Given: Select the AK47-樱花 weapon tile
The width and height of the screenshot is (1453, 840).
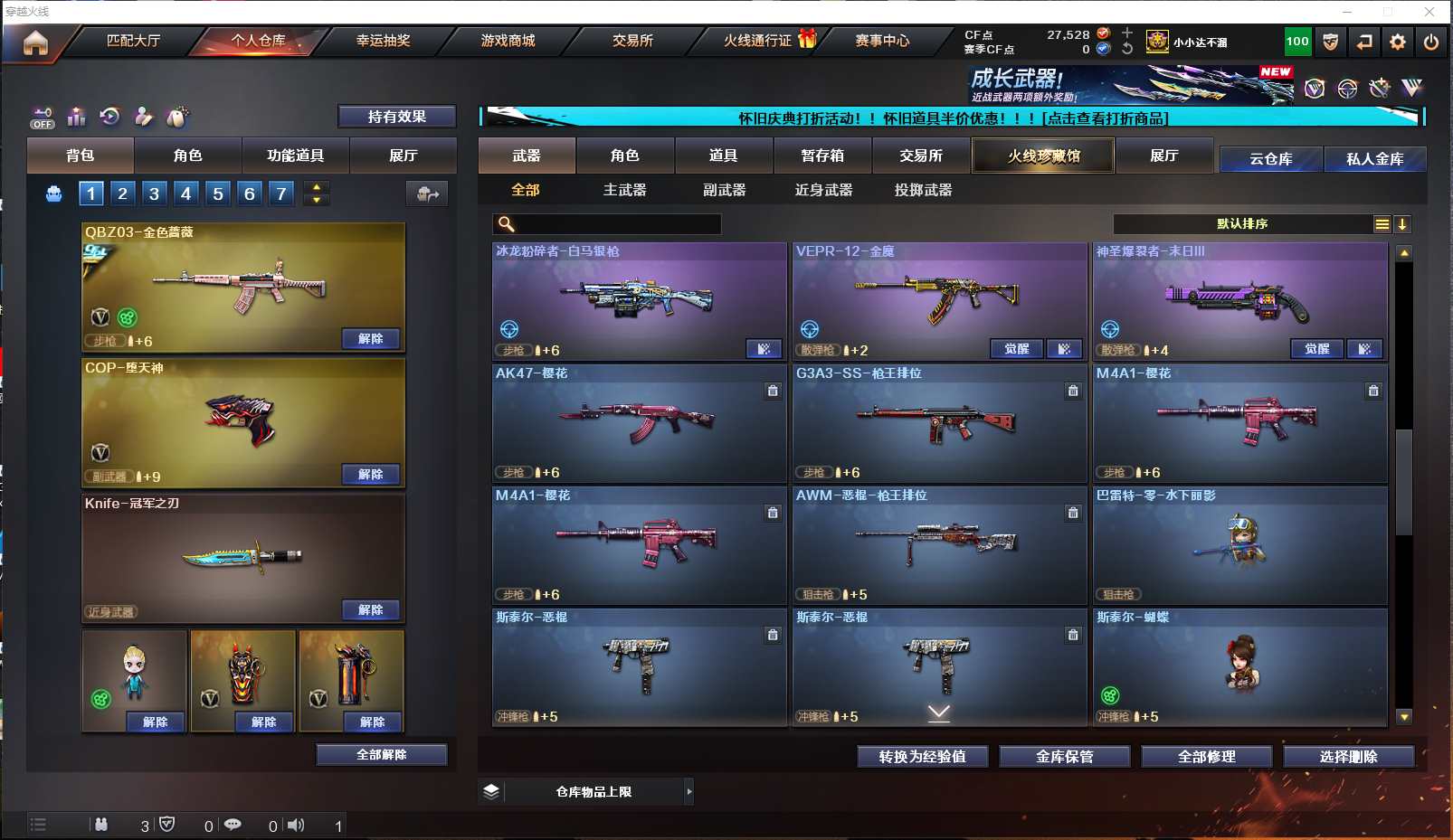Looking at the screenshot, I should 639,422.
